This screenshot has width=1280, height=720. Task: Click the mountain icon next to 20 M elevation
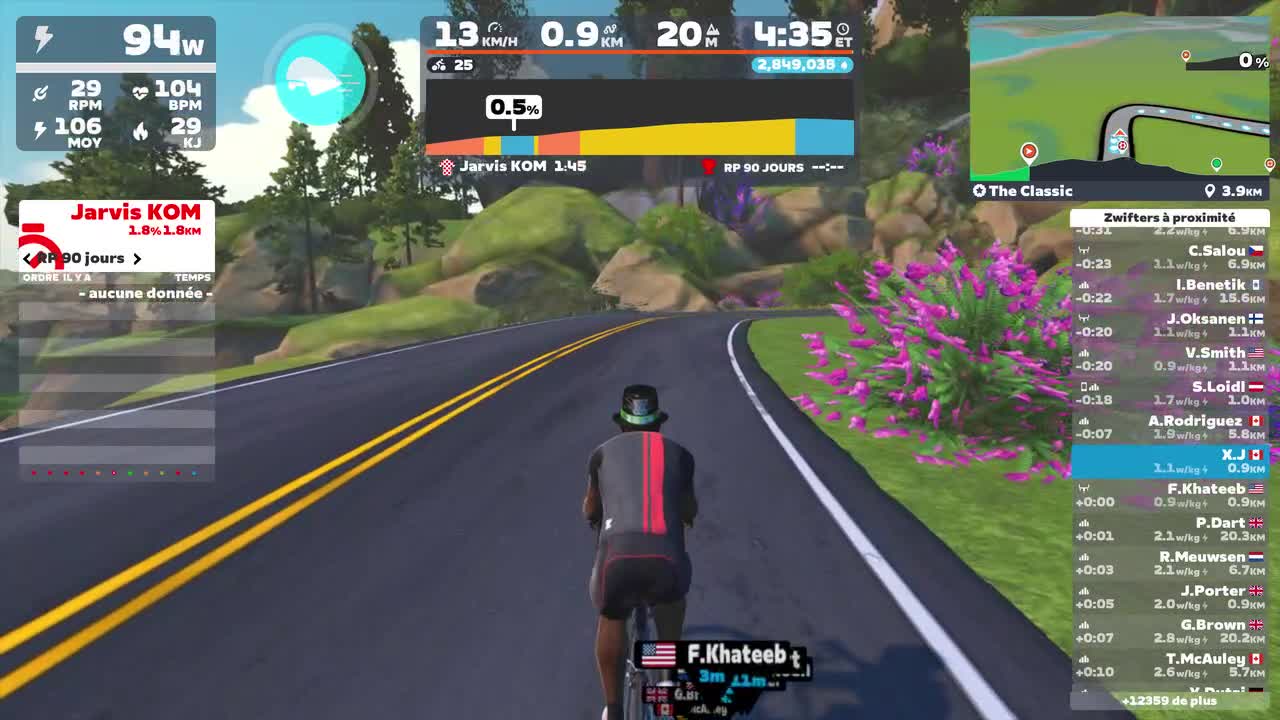point(713,30)
